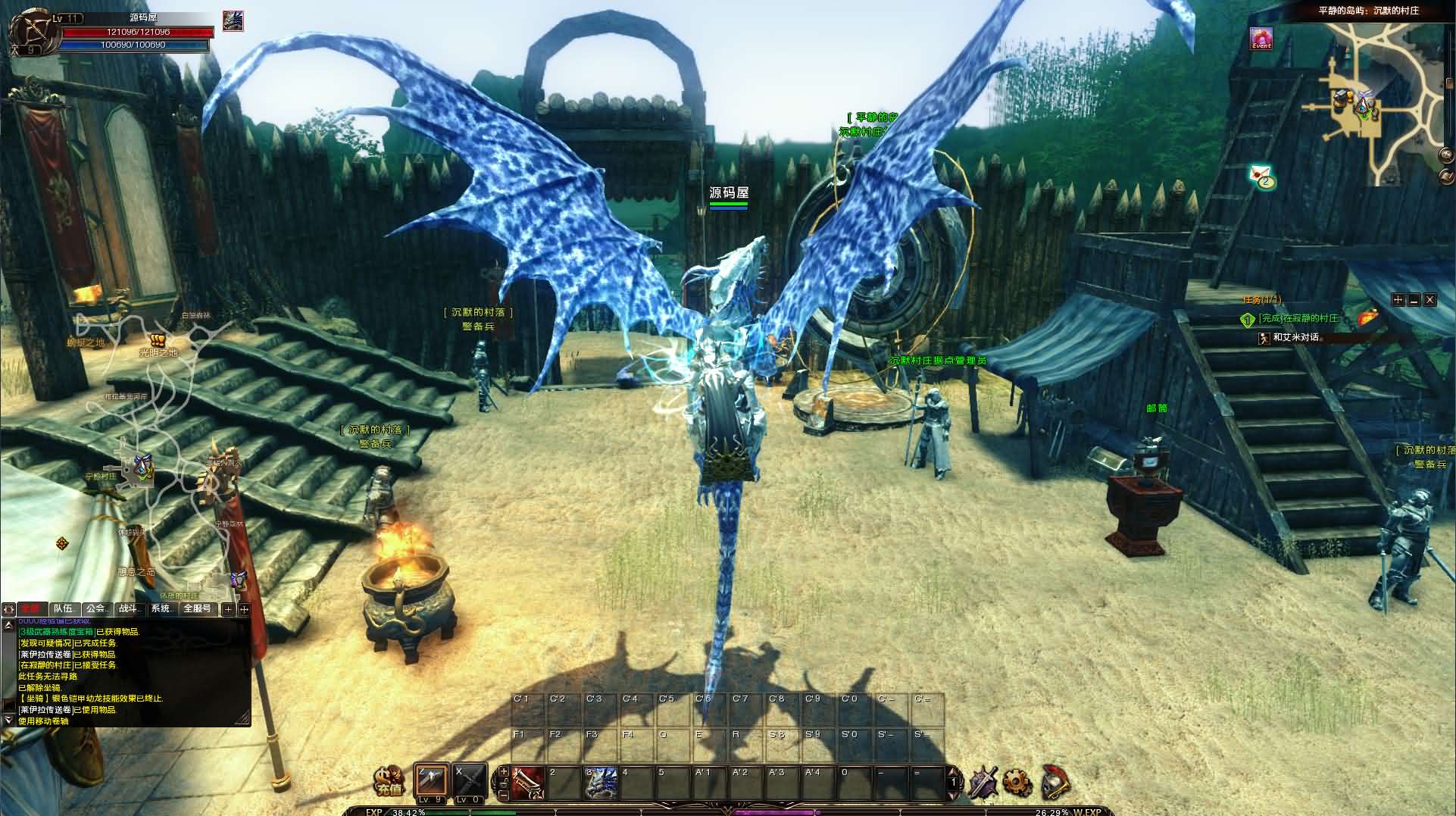Select the 充值 recharge icon at bottom left
This screenshot has height=816, width=1456.
[389, 780]
